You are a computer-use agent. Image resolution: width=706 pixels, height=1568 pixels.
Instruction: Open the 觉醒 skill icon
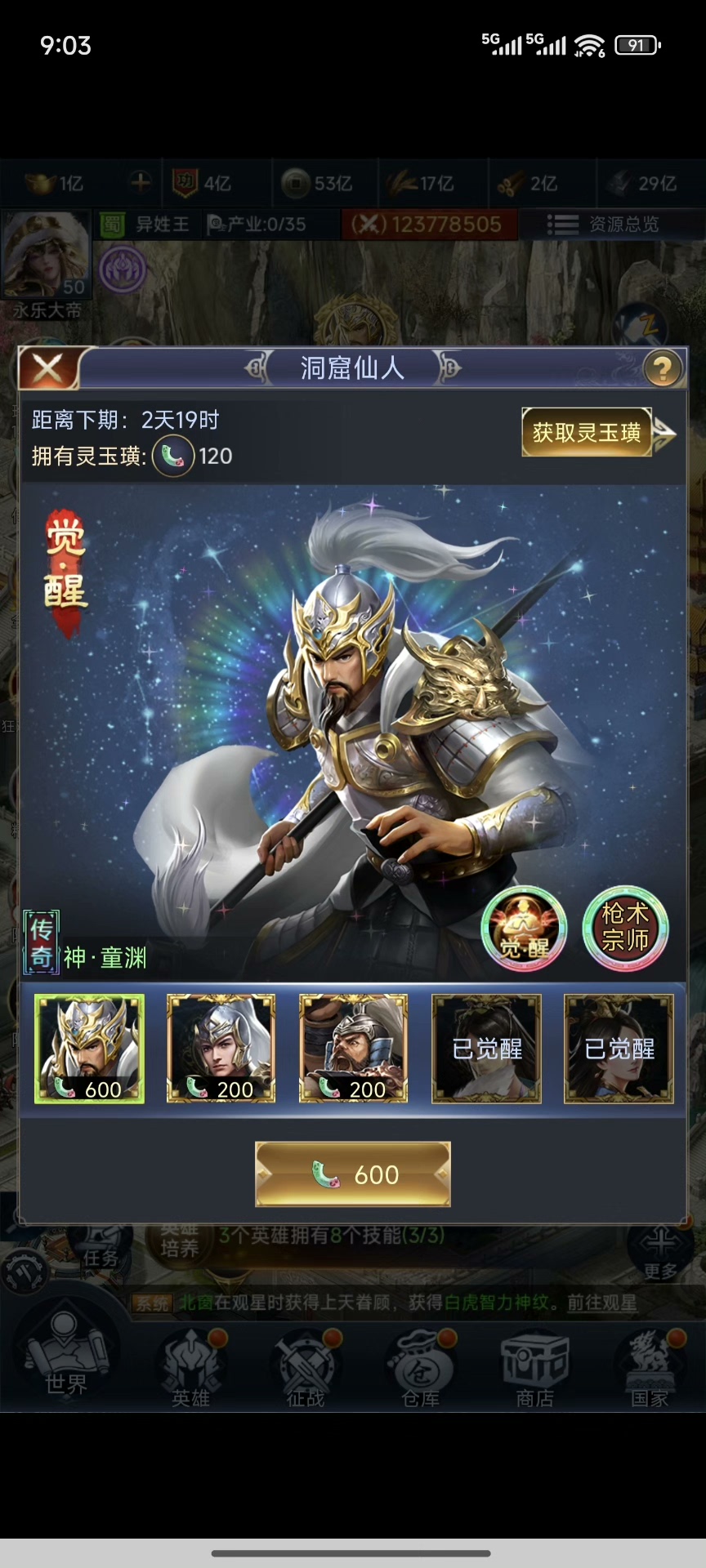pos(524,929)
